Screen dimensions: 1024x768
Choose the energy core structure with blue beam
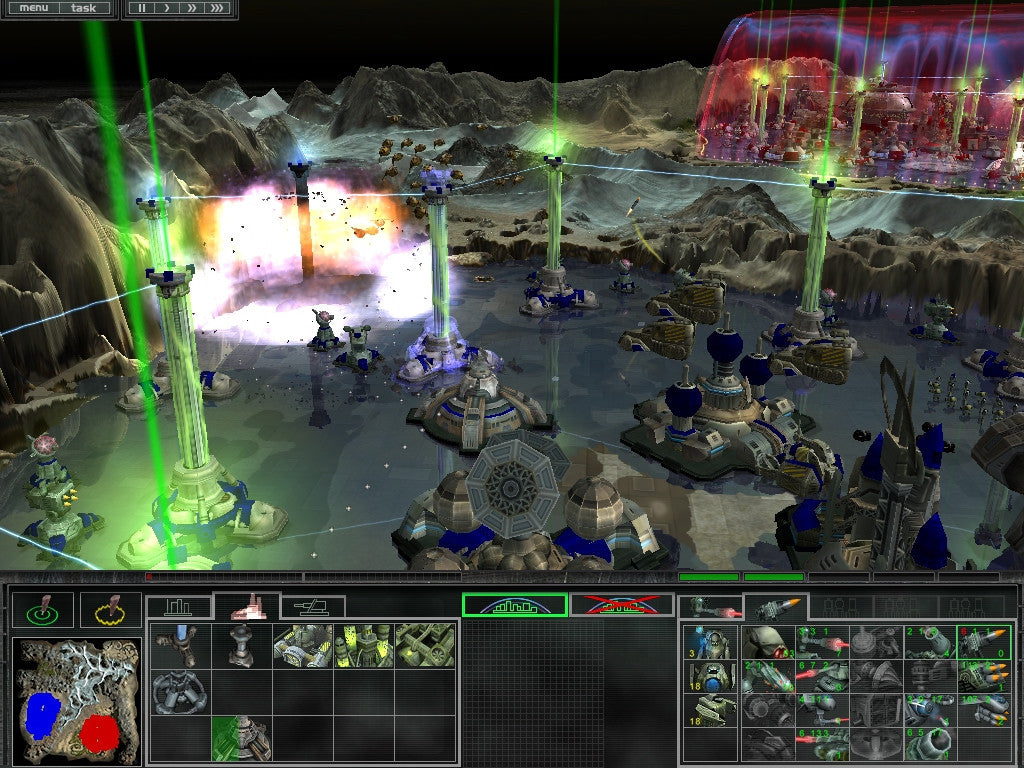[x=181, y=645]
